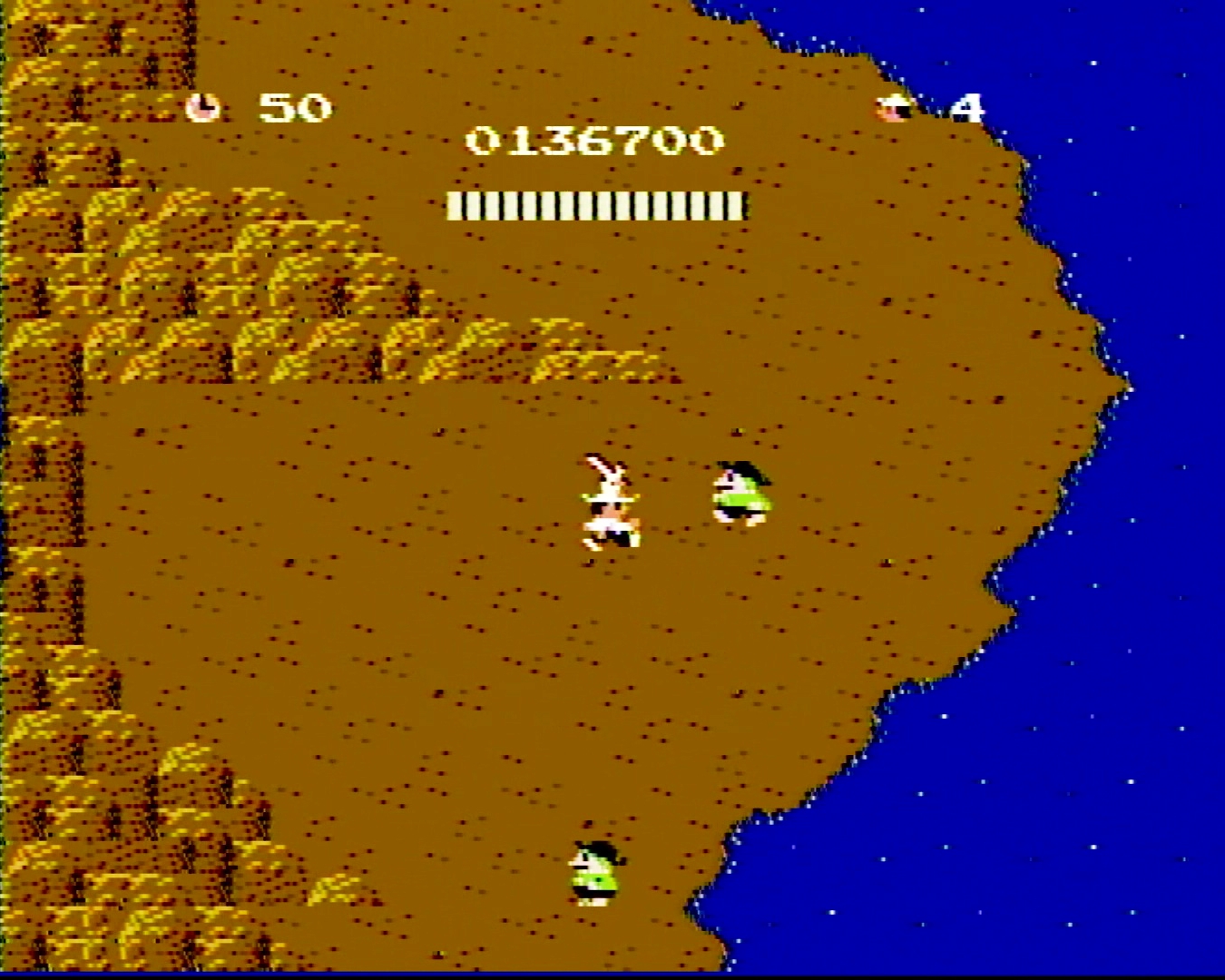Click the number 4 next to the life icon

pos(966,106)
